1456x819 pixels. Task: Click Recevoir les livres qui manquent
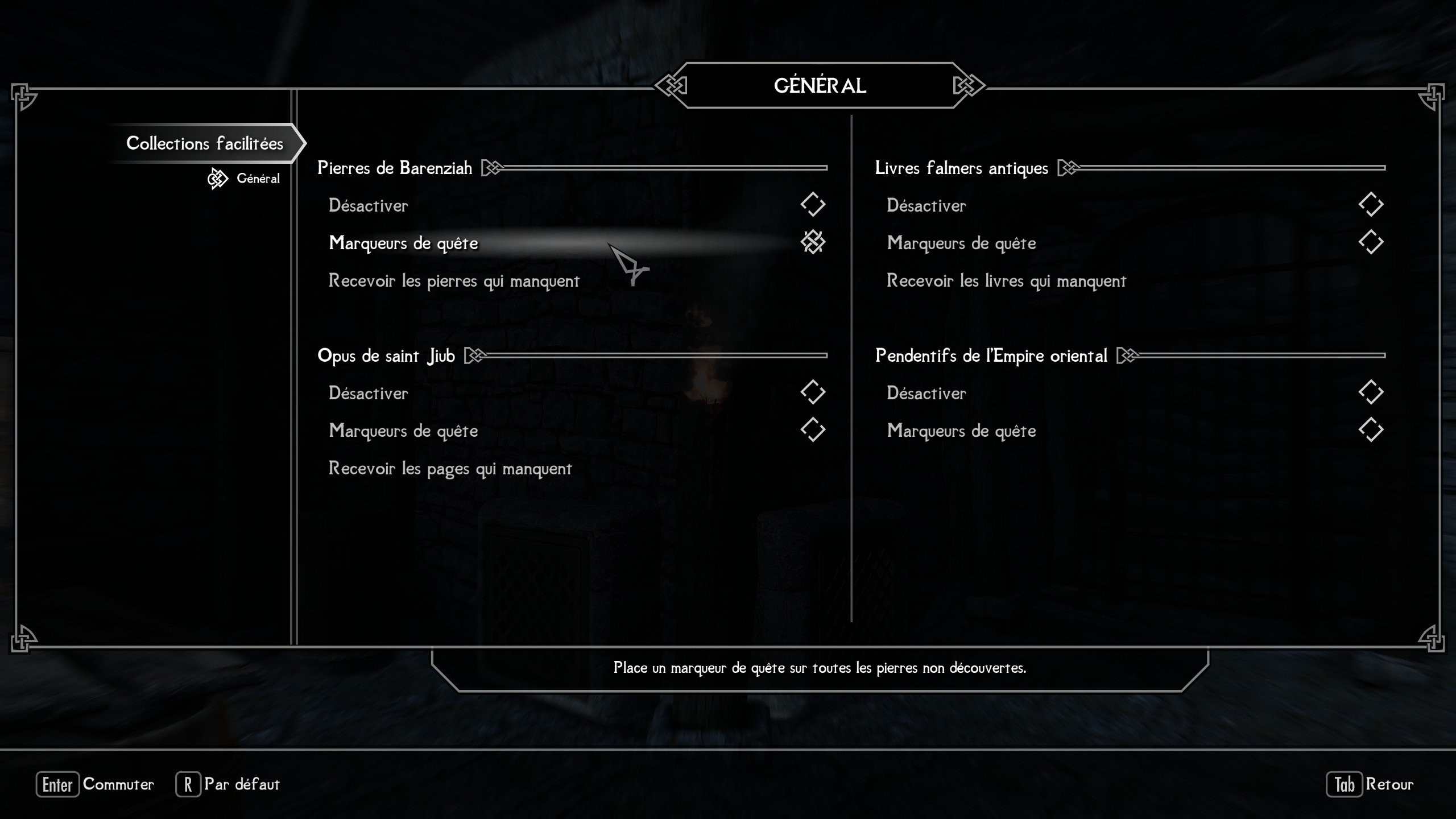point(1006,281)
